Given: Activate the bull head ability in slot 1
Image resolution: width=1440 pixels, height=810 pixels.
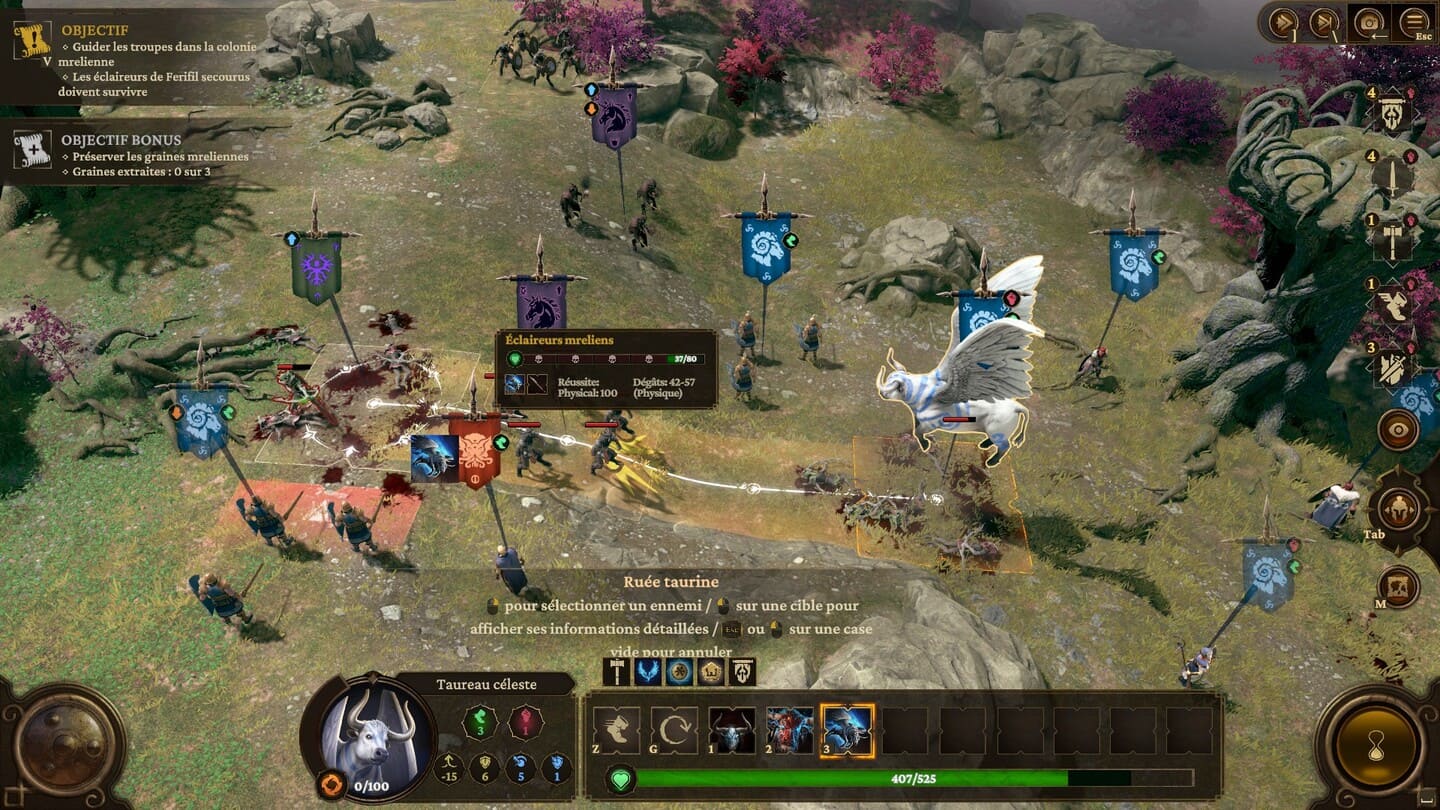Looking at the screenshot, I should pos(732,730).
